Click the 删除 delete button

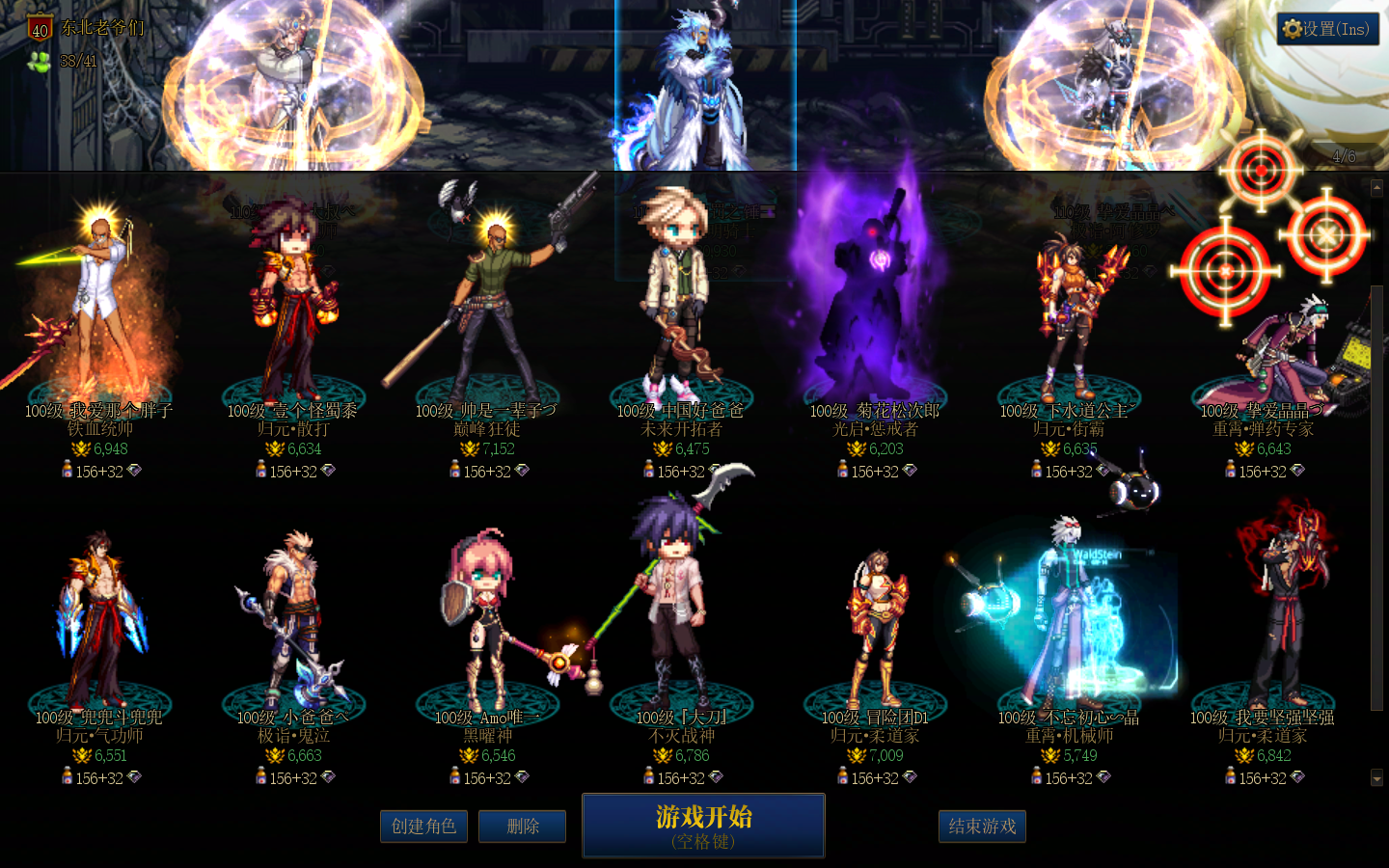pyautogui.click(x=522, y=827)
